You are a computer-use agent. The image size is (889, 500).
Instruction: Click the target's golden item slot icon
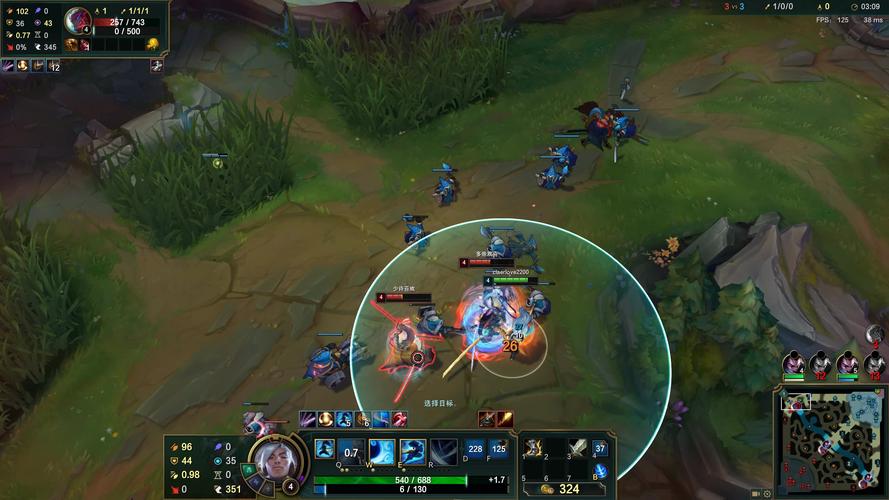153,44
